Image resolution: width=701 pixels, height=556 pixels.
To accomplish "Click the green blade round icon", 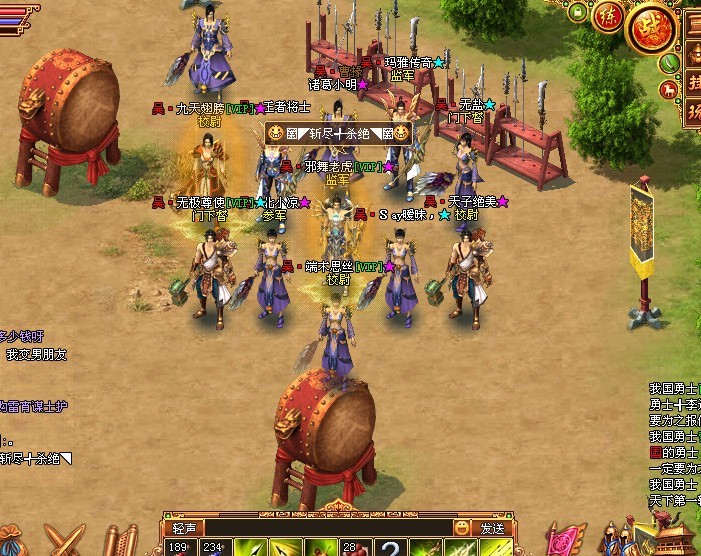I will (x=666, y=62).
